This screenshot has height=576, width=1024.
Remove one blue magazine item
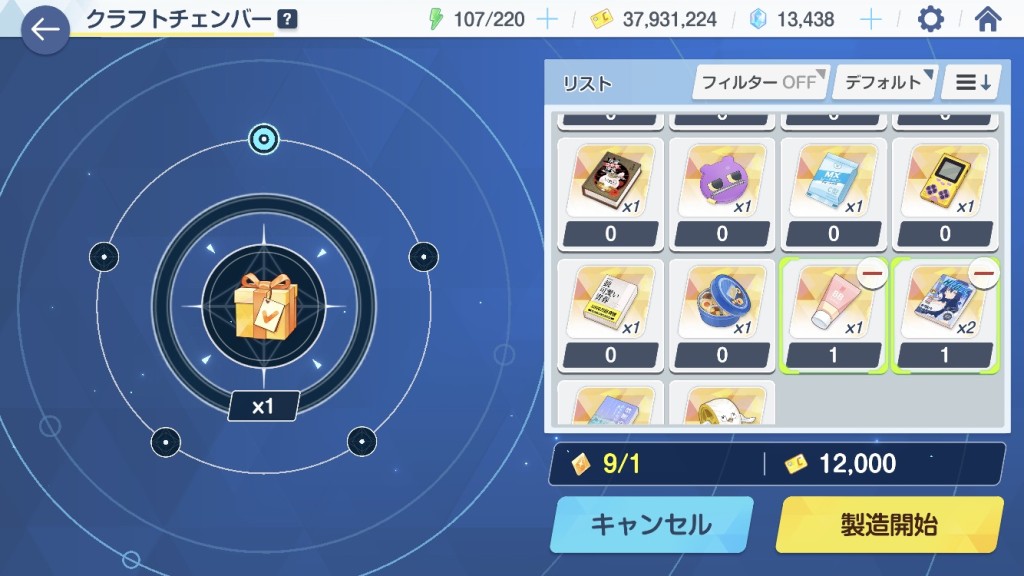pos(984,274)
